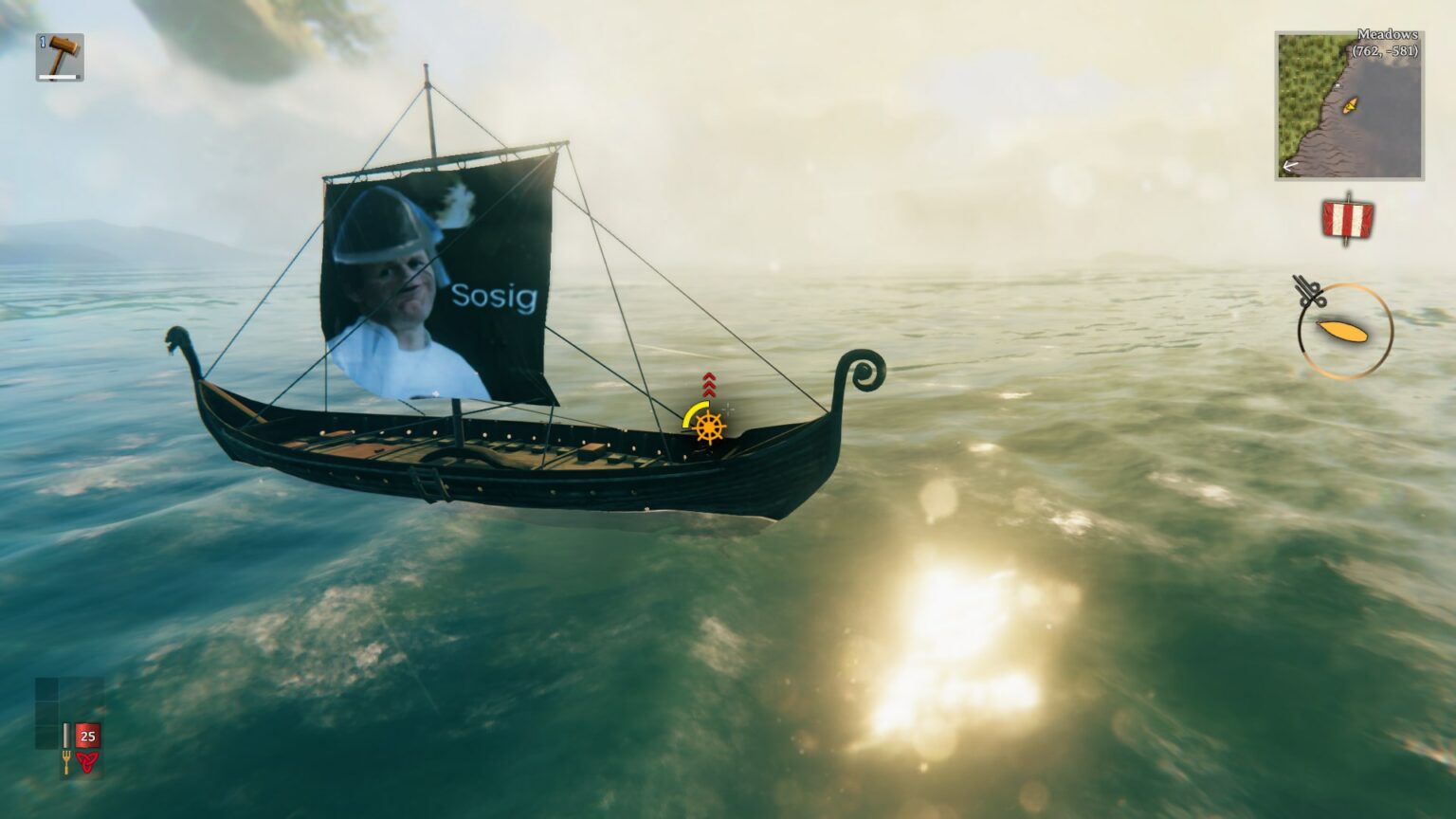Click the red health square showing 25

coord(86,736)
